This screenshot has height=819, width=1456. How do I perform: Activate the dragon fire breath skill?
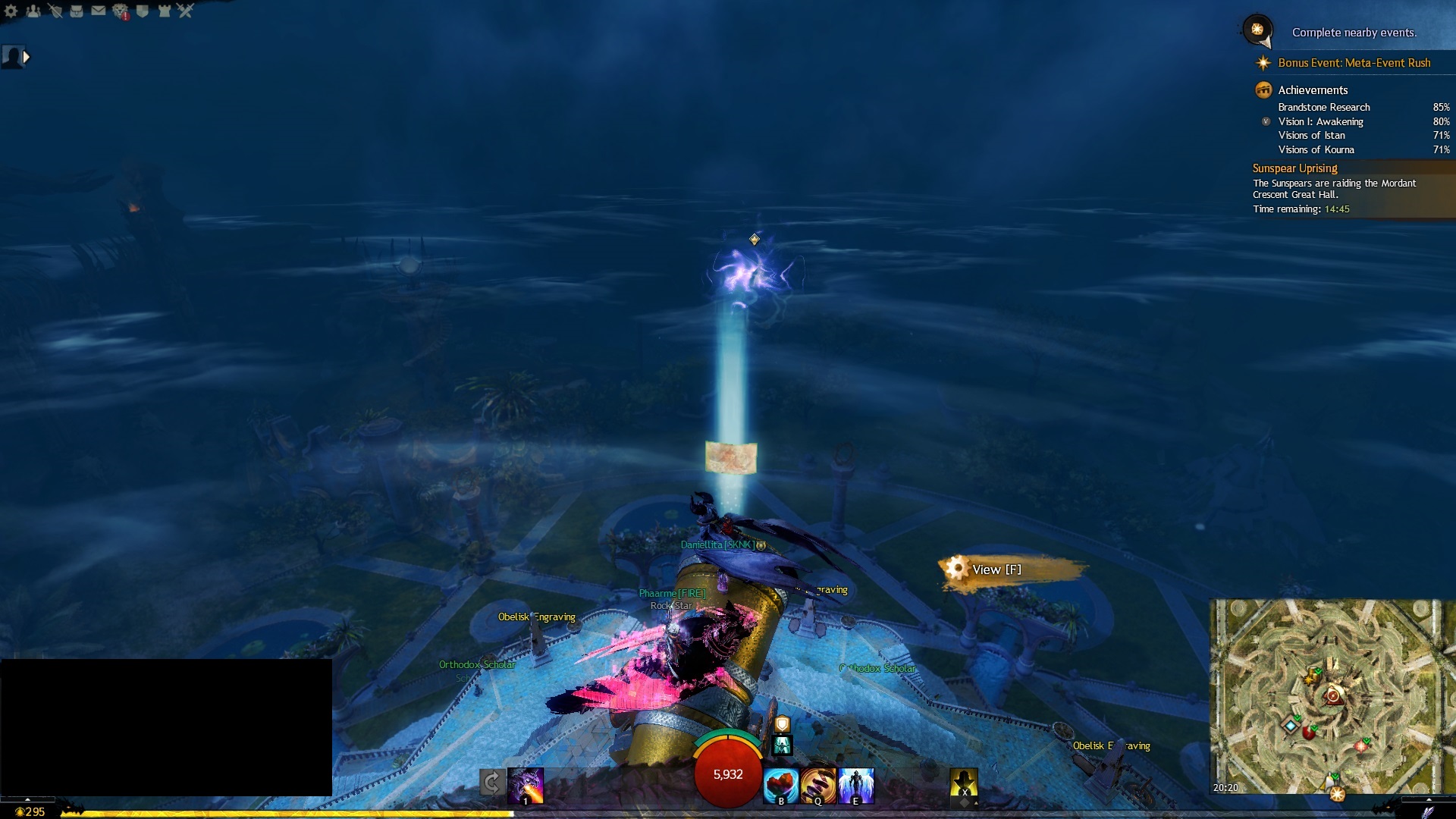coord(526,786)
